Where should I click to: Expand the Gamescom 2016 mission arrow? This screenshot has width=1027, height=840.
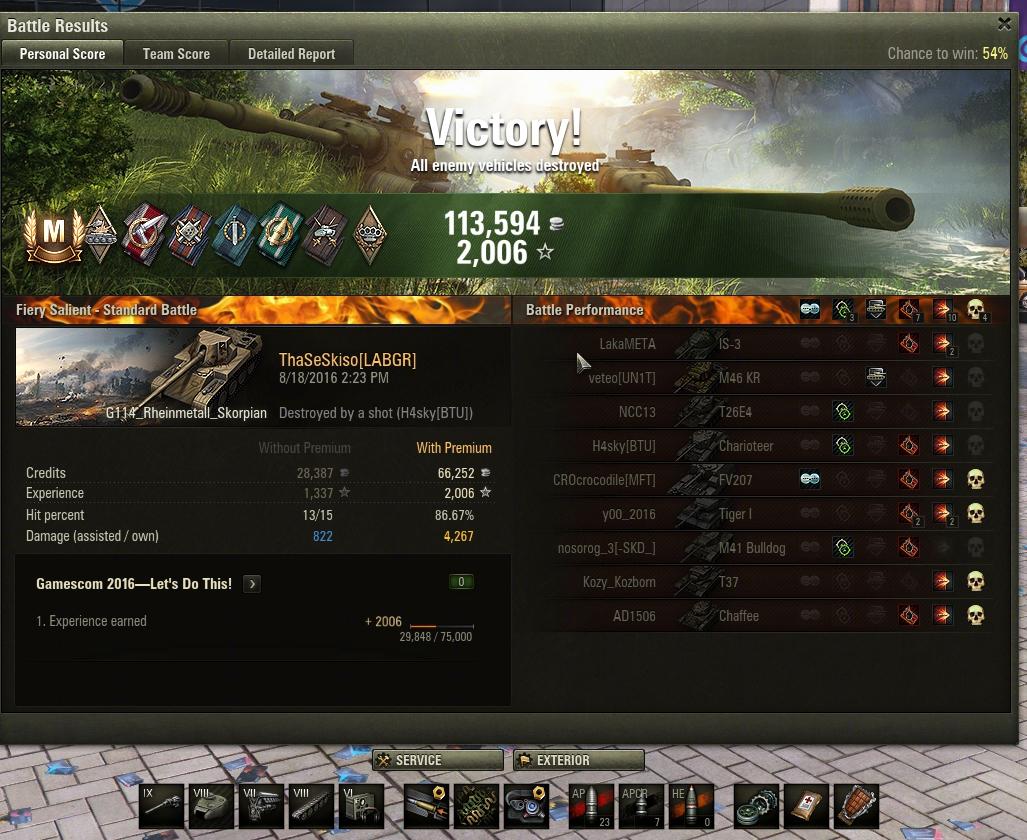[x=252, y=584]
